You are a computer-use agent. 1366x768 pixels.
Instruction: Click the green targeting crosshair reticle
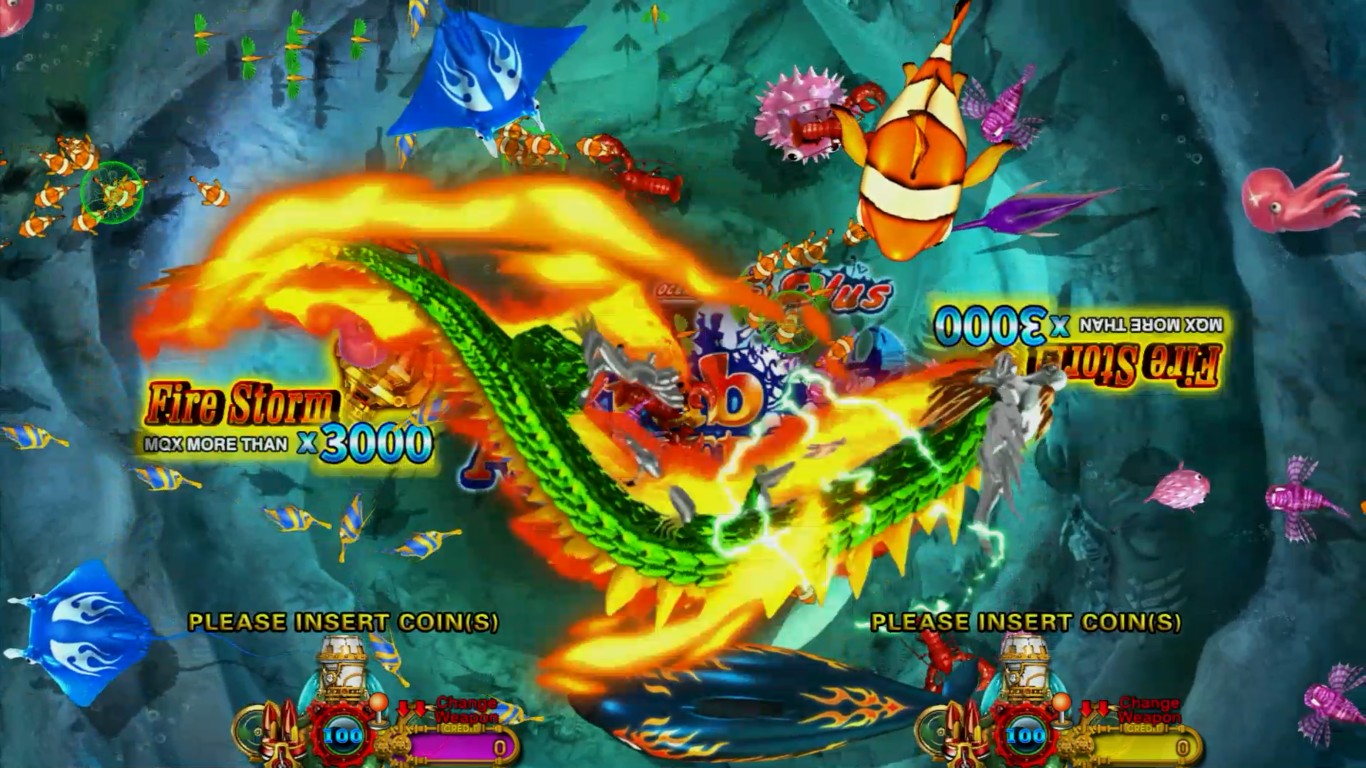pos(110,192)
